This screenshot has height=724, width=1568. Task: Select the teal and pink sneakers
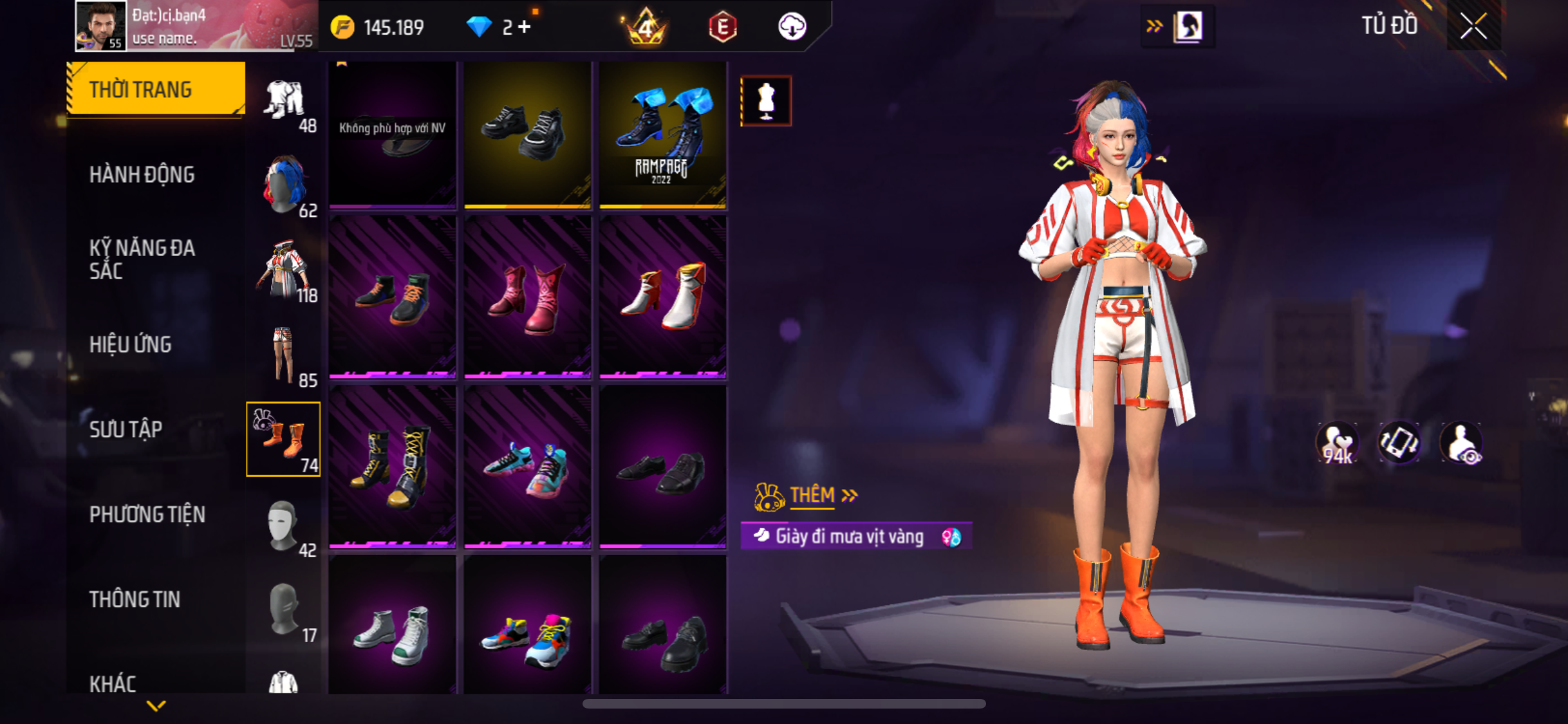tap(527, 466)
